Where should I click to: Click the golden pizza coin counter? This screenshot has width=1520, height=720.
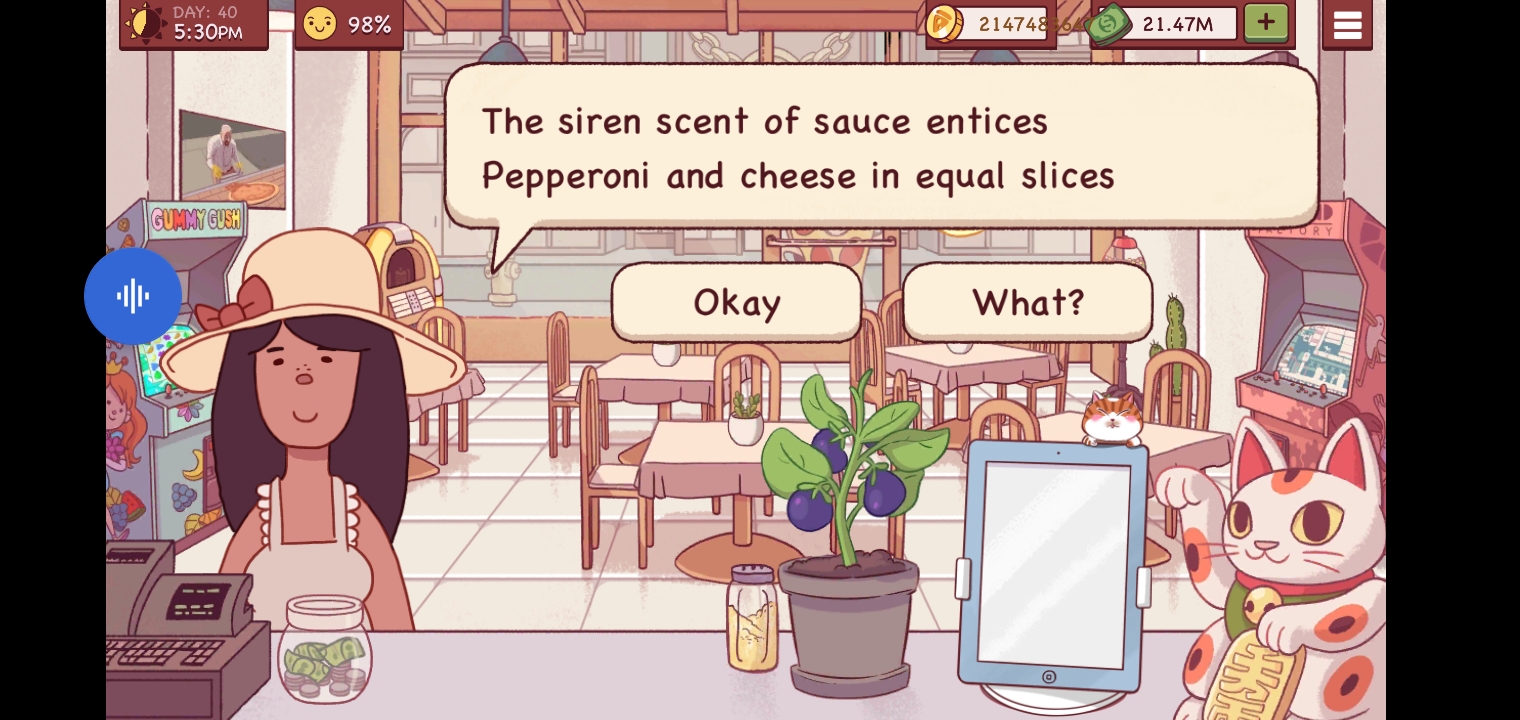click(990, 23)
